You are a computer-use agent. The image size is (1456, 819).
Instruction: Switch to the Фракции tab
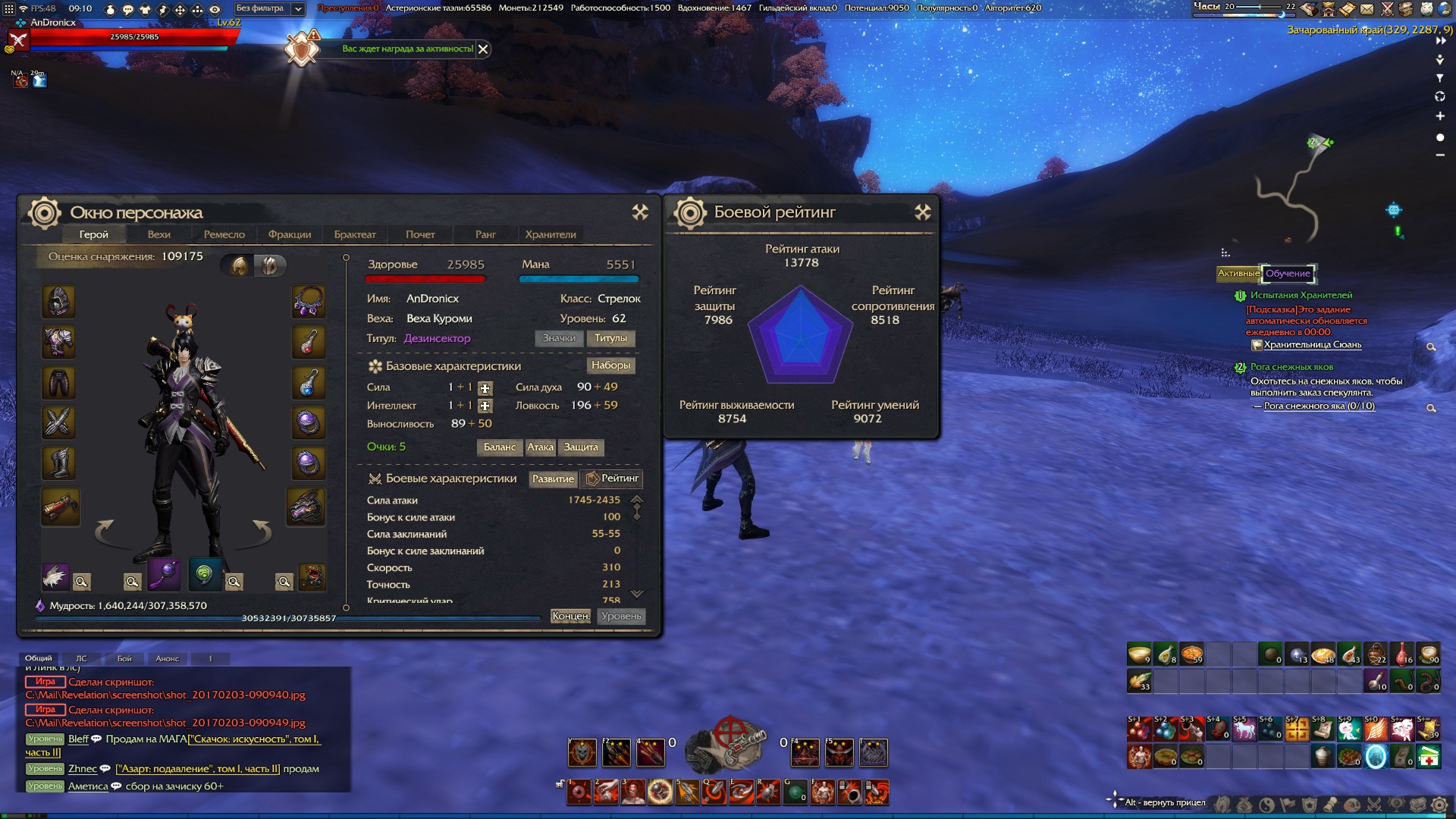point(290,234)
